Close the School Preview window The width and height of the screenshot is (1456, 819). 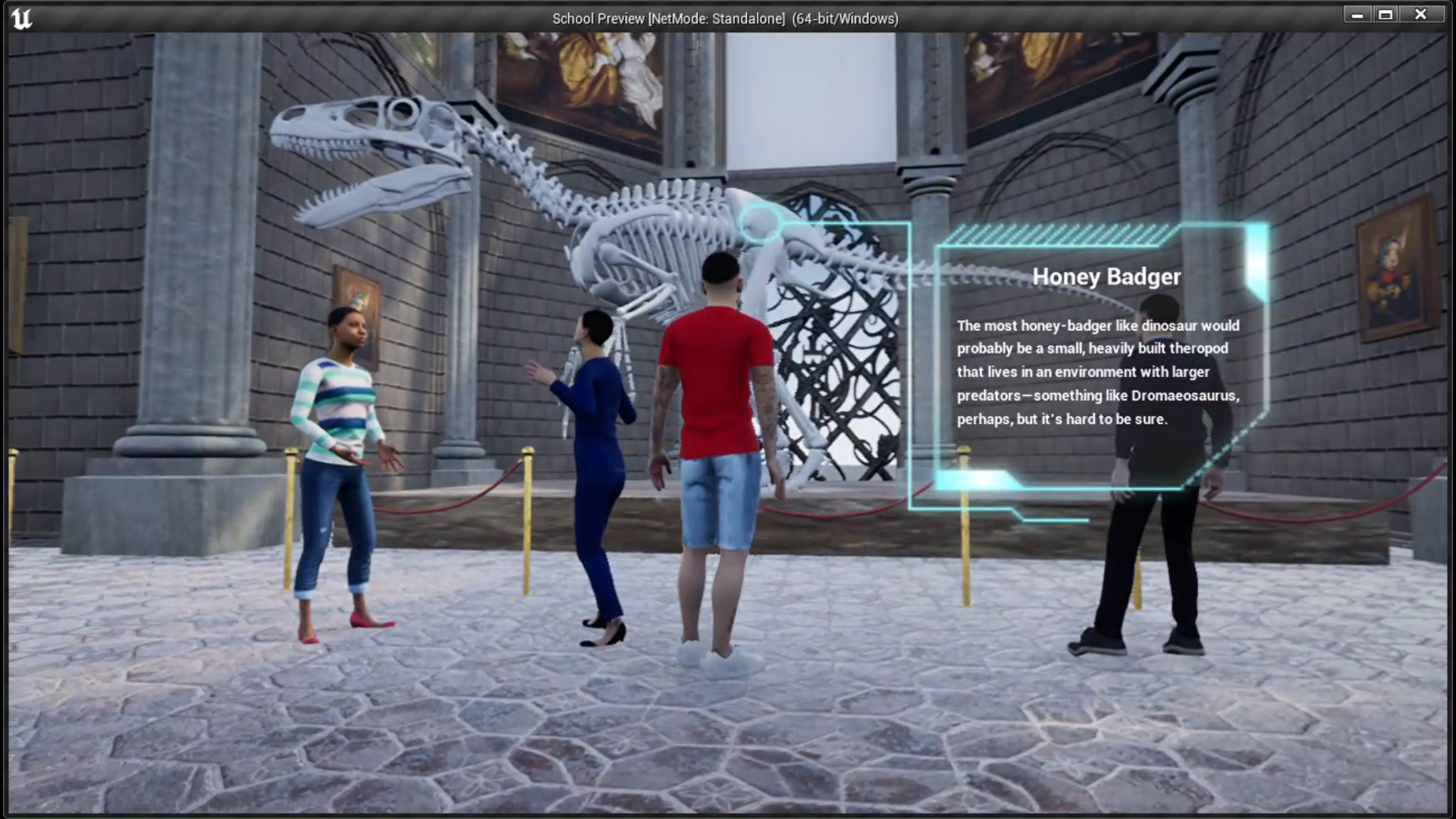[x=1421, y=14]
